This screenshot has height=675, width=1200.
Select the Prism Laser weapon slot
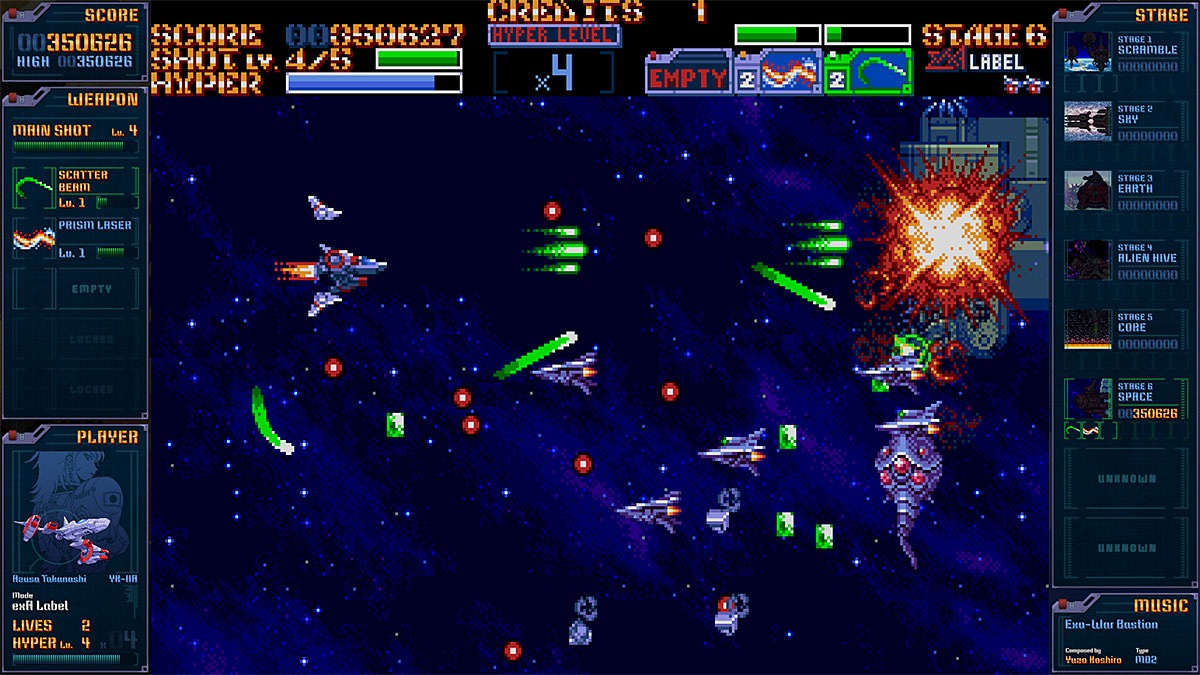(75, 239)
